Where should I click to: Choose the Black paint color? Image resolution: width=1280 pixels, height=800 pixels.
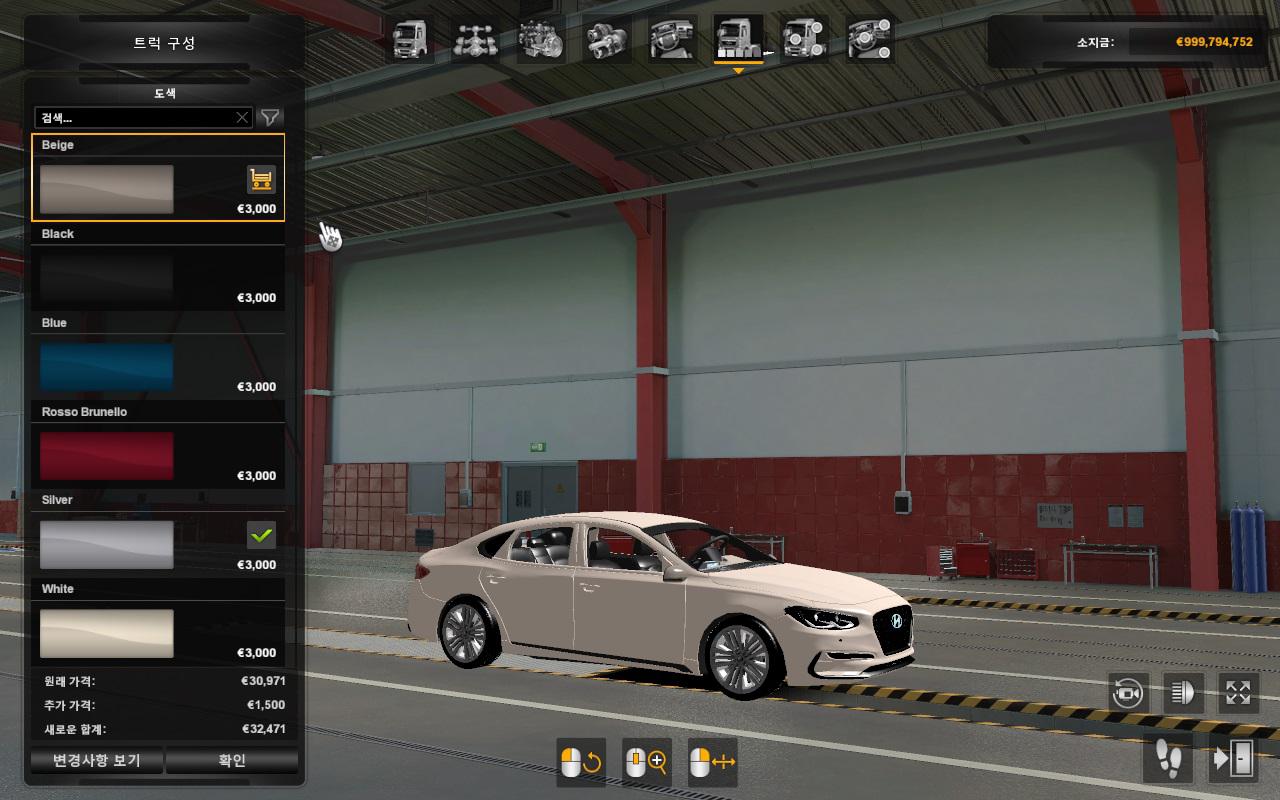(107, 278)
